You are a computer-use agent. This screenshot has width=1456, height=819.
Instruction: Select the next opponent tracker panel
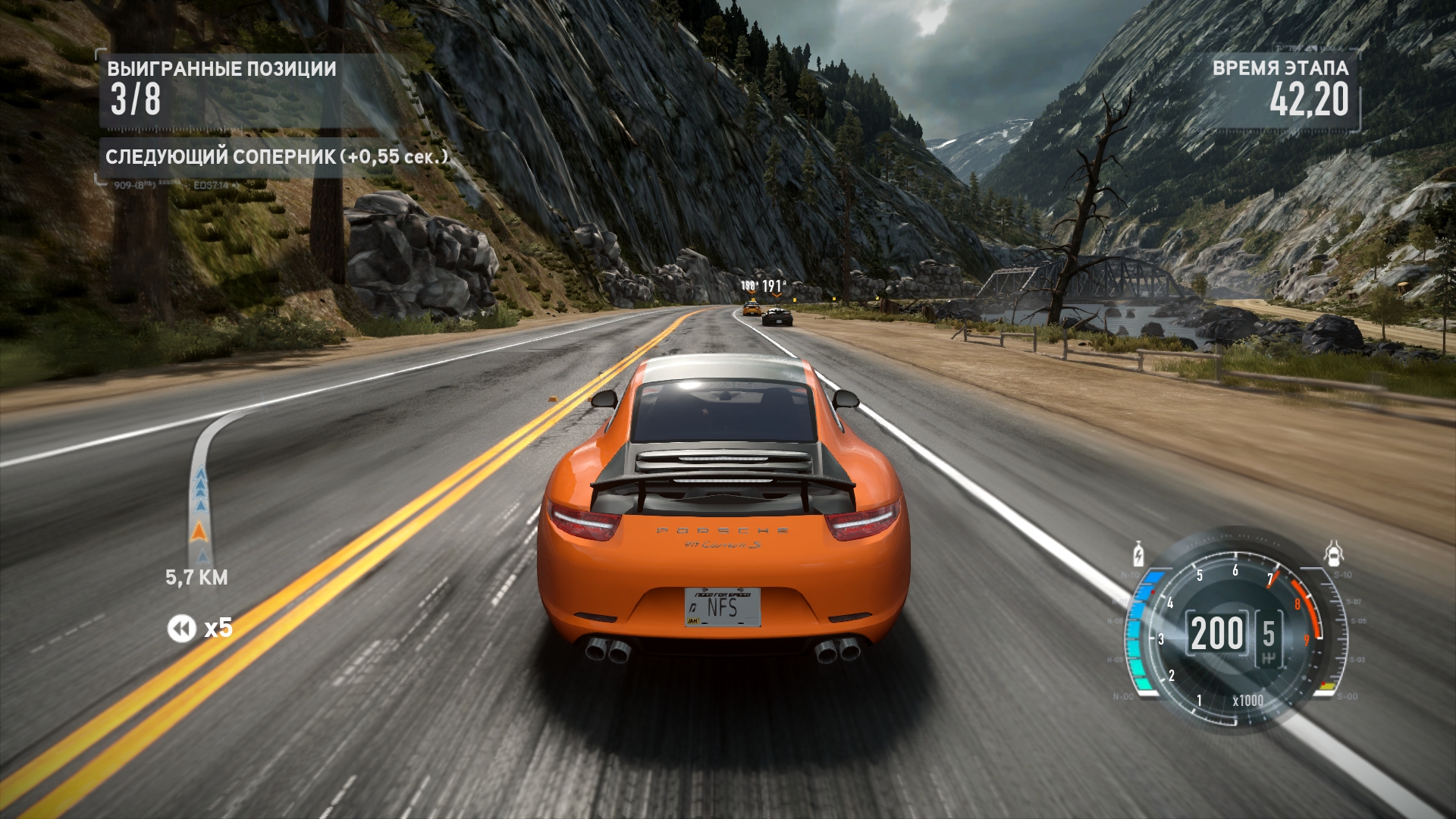pos(277,157)
